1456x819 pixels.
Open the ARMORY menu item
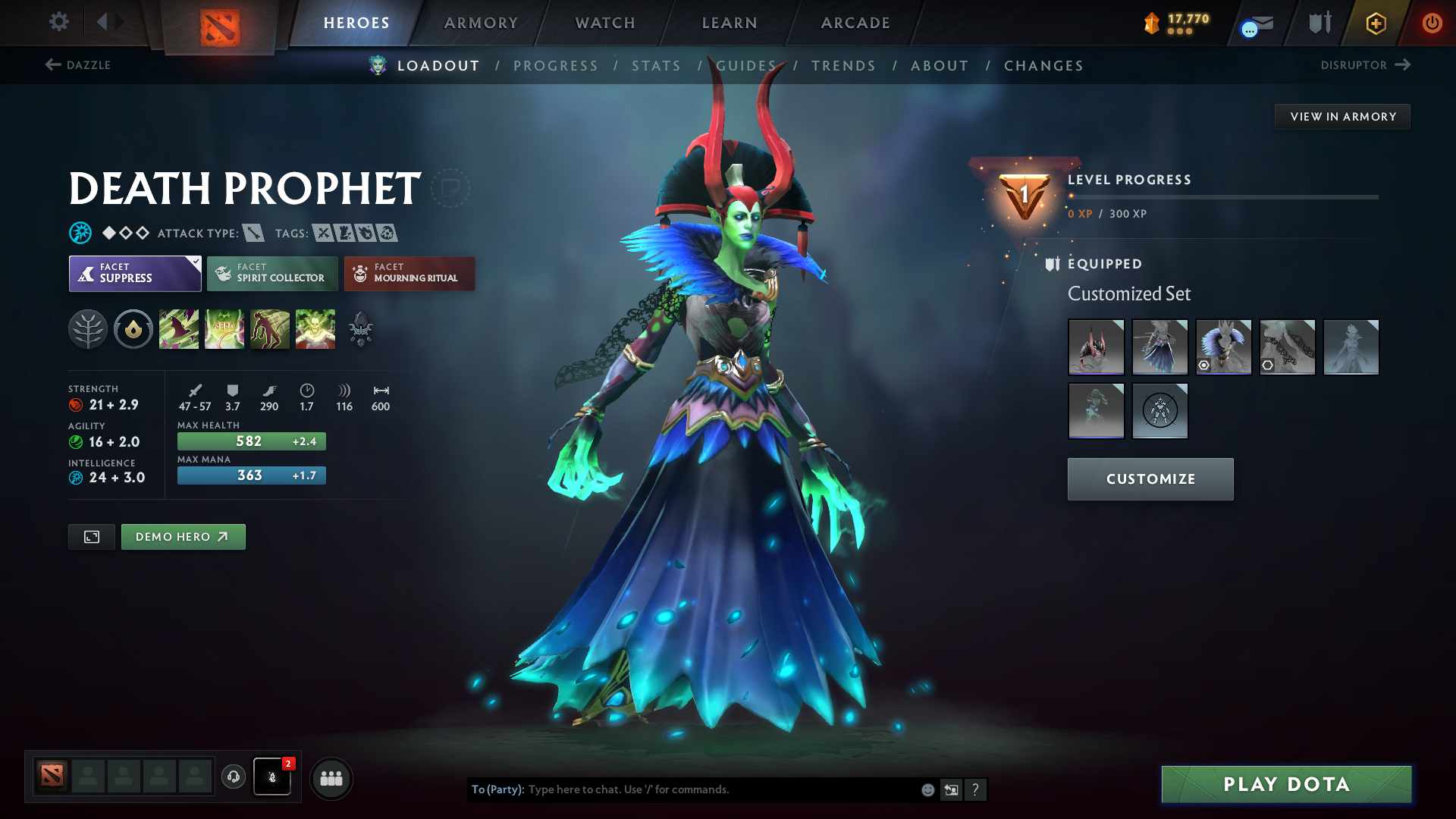click(481, 23)
